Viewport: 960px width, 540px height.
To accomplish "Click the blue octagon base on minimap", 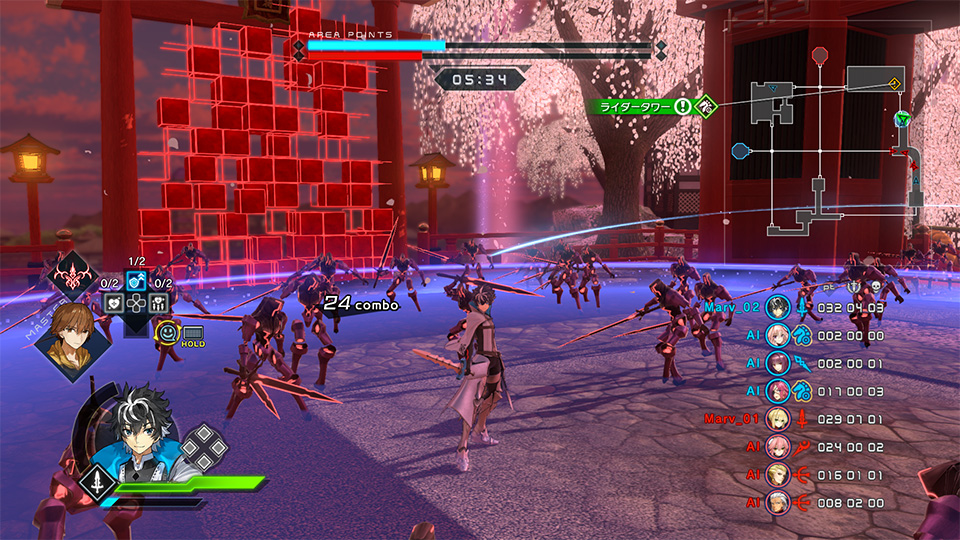I will click(x=740, y=152).
